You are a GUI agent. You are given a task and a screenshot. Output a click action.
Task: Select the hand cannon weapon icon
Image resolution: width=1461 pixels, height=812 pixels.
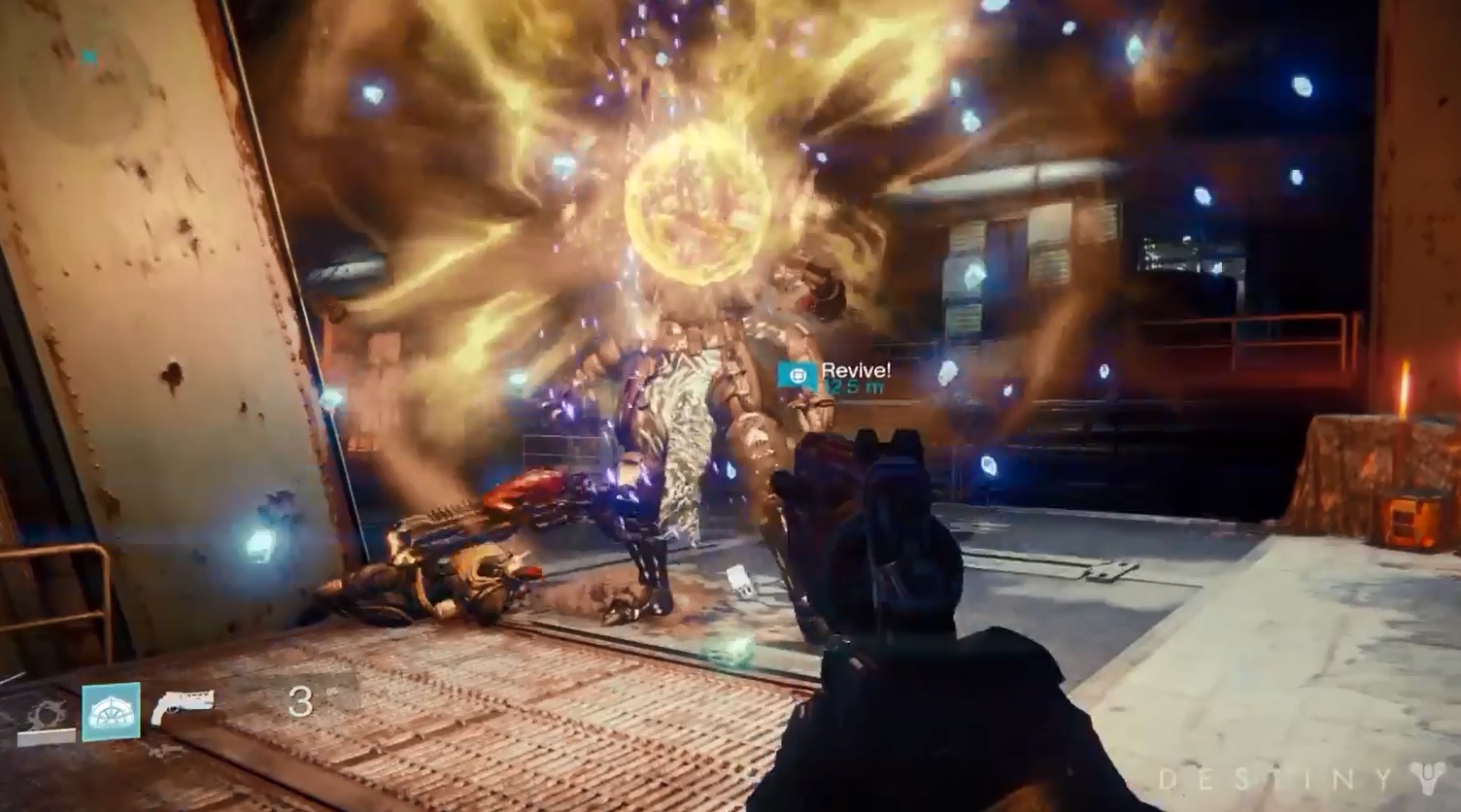184,706
